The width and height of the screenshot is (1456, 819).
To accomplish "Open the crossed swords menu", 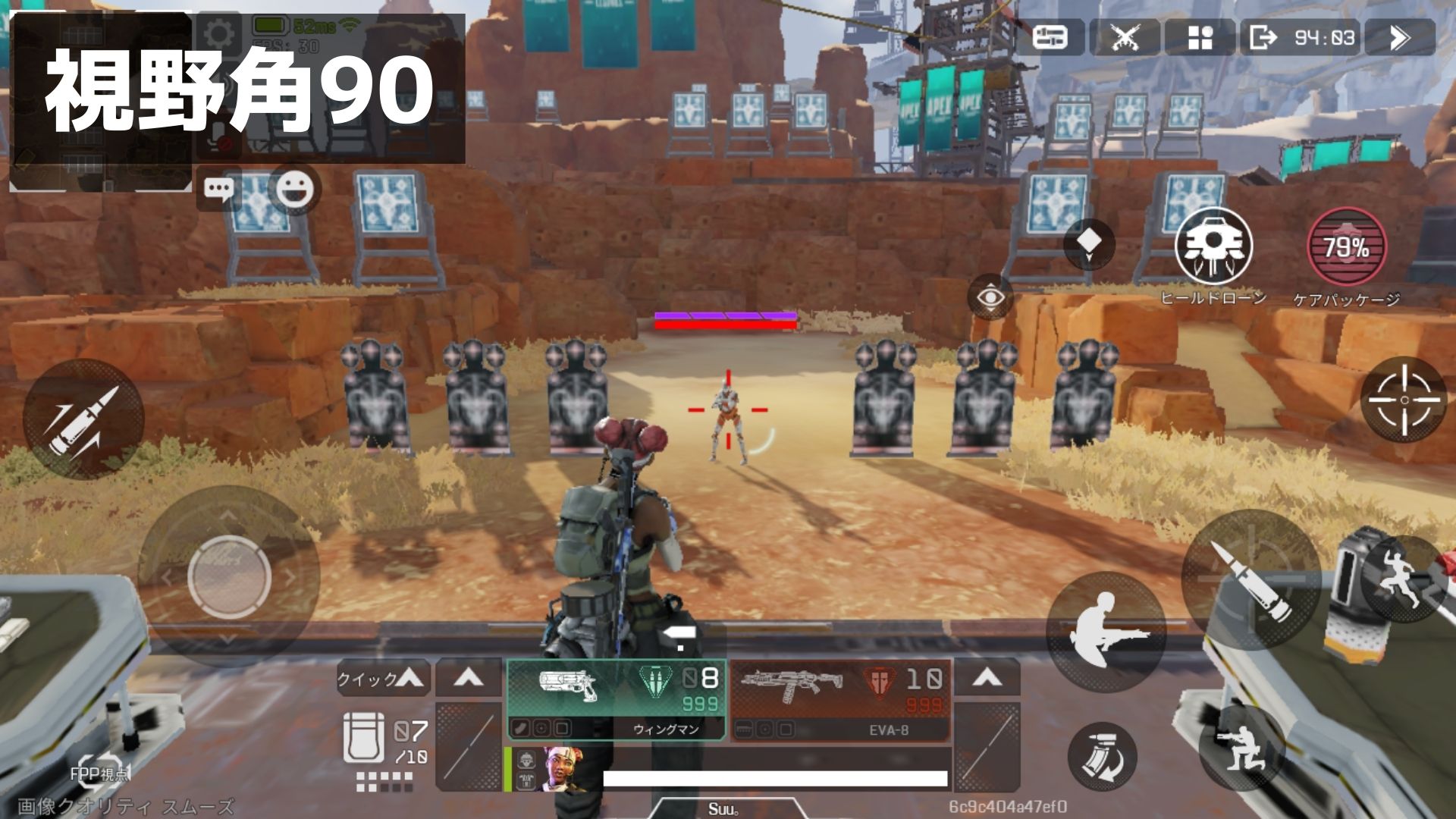I will [1125, 37].
